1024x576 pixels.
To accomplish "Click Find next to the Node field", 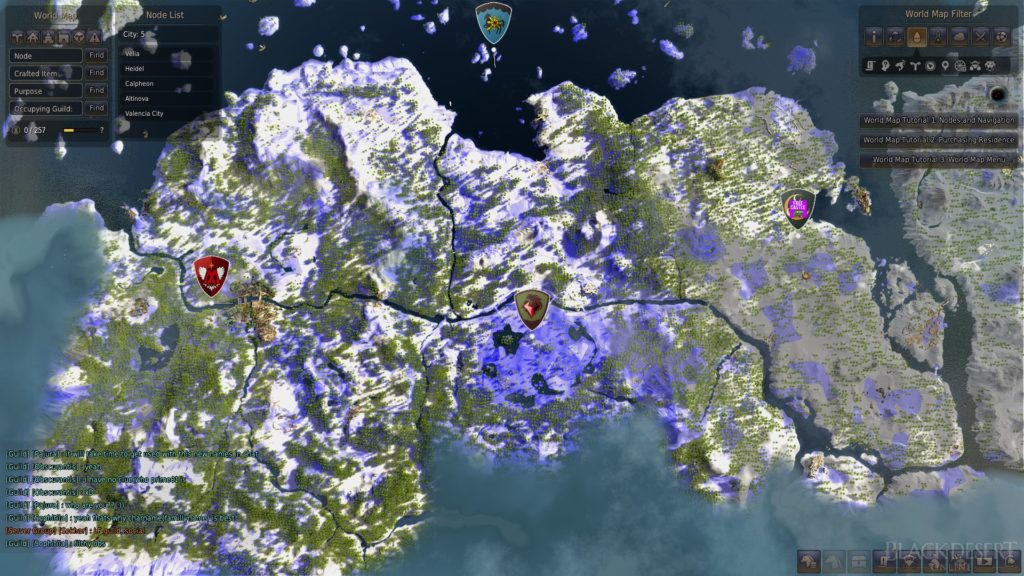I will (x=96, y=56).
